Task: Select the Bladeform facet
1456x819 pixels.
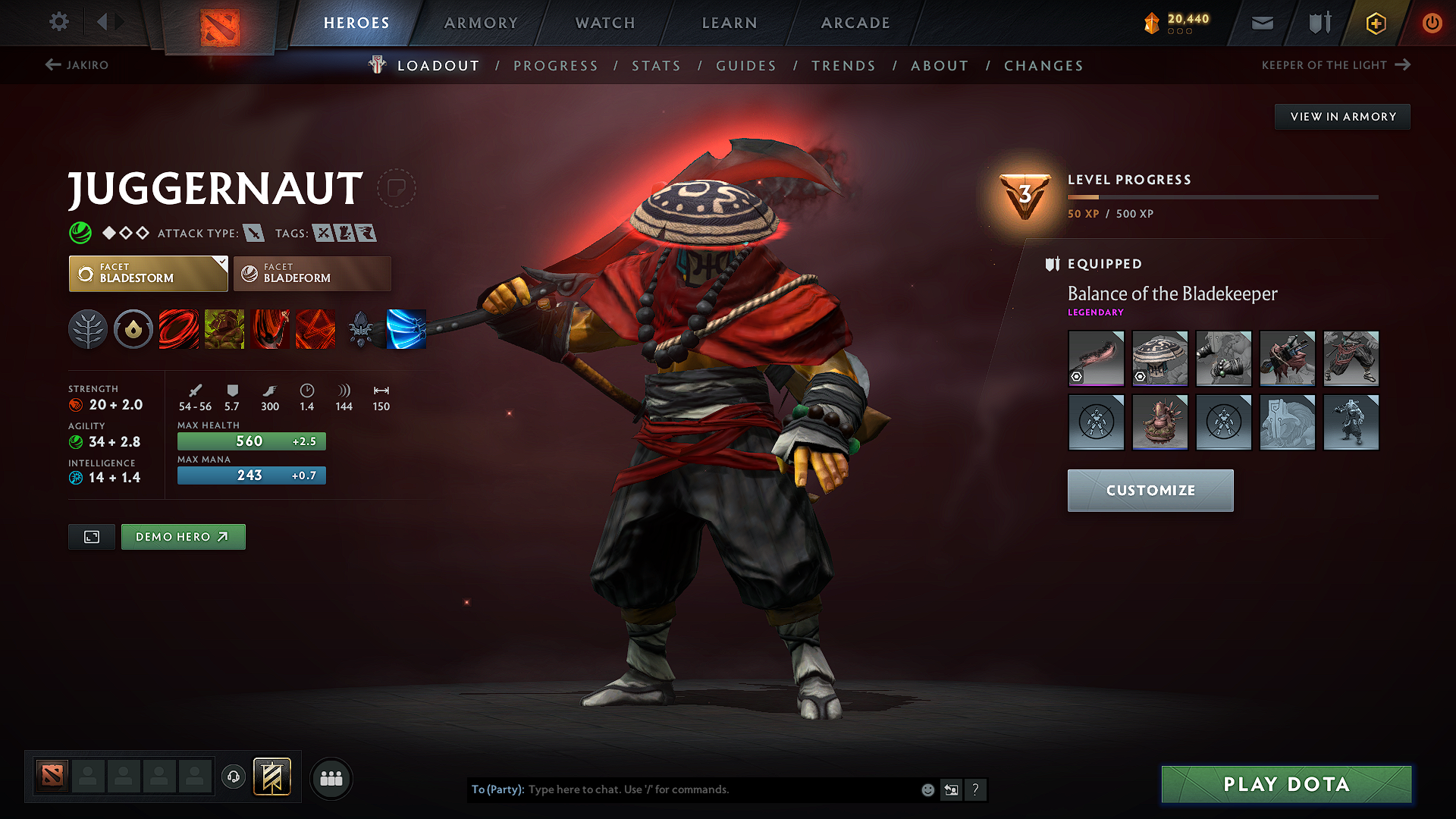Action: tap(312, 274)
